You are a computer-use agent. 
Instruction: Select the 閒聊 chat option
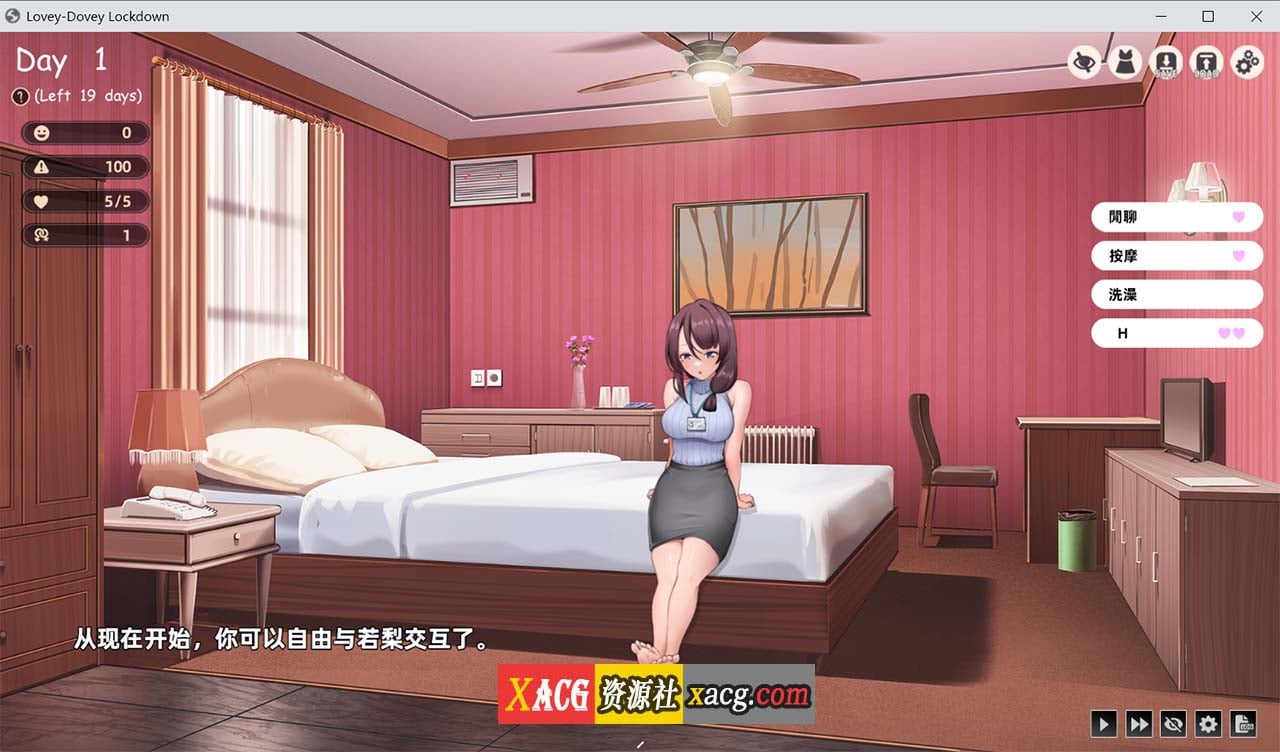[x=1177, y=217]
